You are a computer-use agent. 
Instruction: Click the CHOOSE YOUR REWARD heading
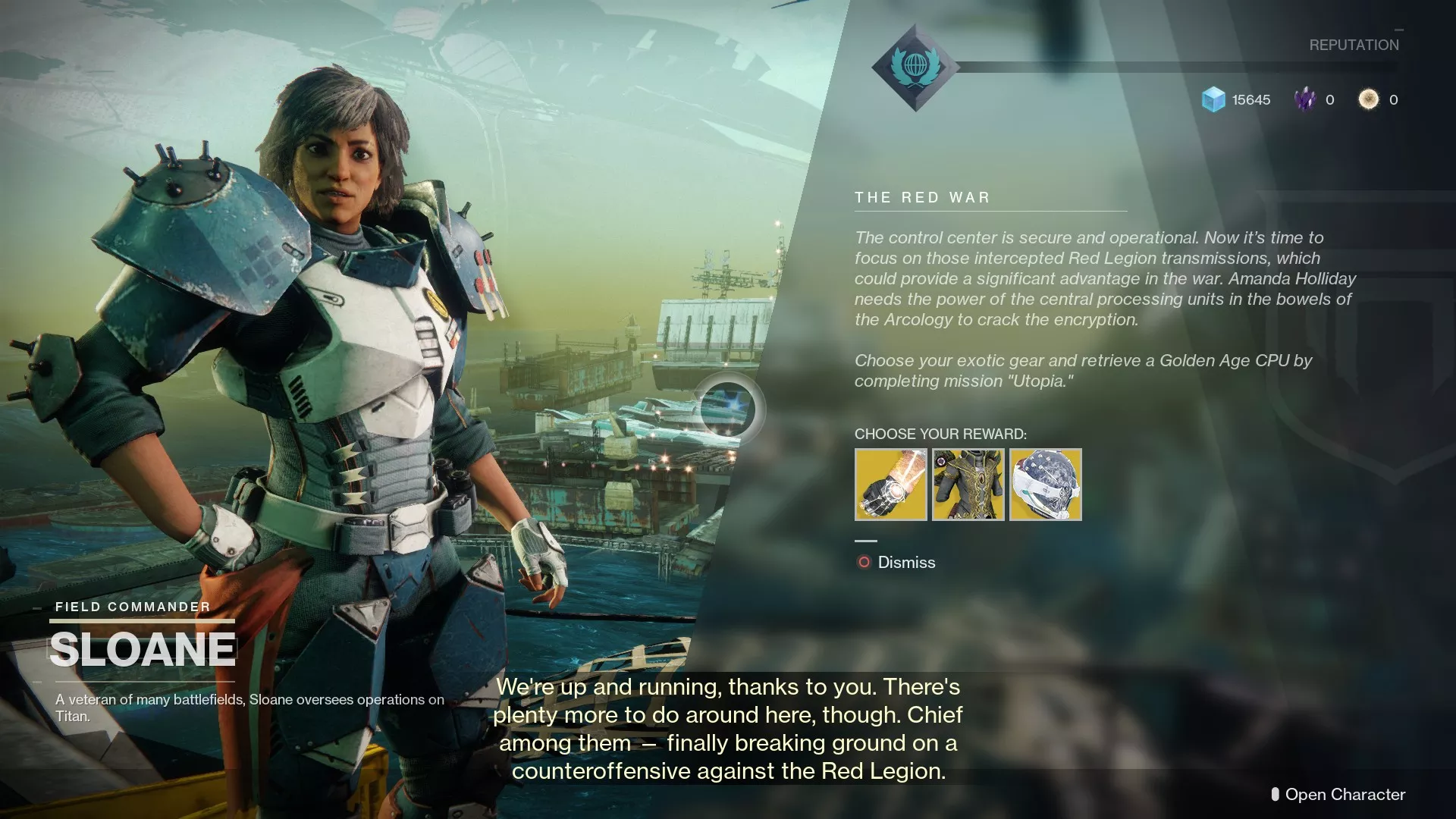pos(940,435)
